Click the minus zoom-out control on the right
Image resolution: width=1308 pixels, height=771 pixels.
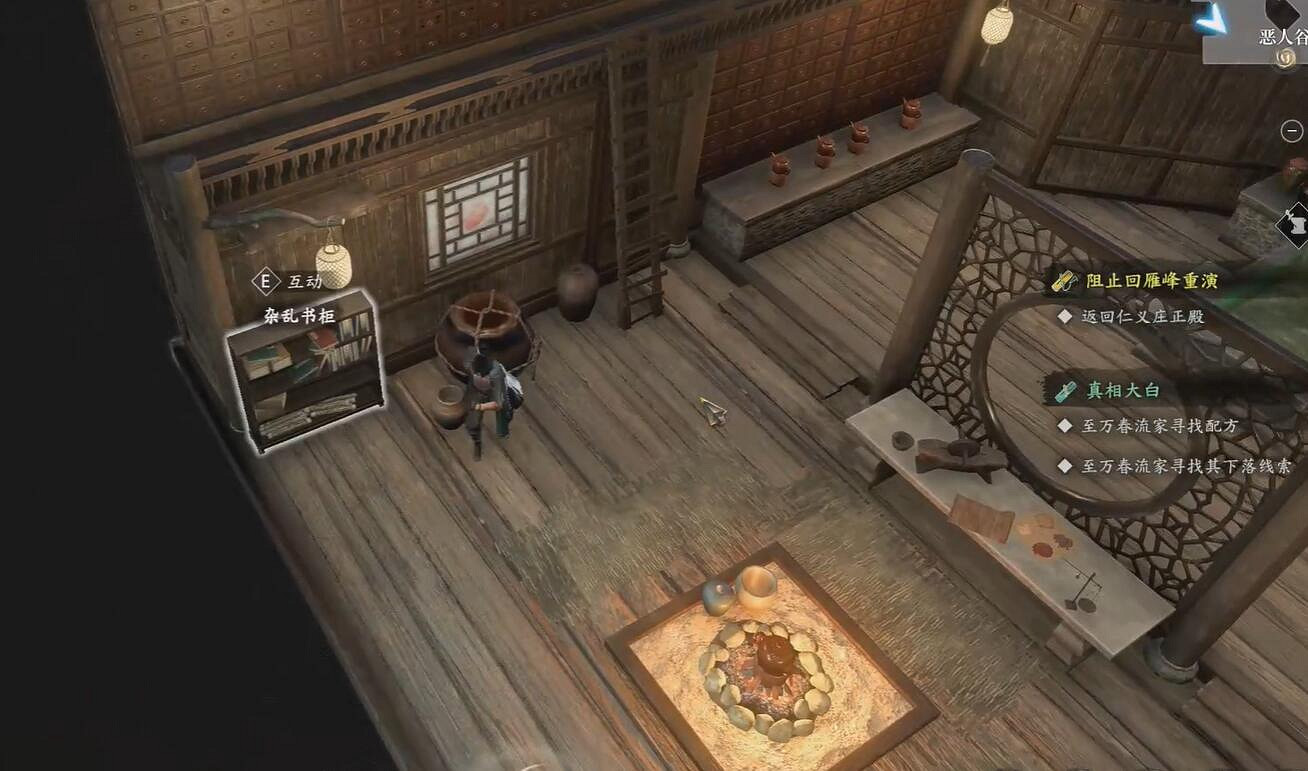coord(1292,130)
